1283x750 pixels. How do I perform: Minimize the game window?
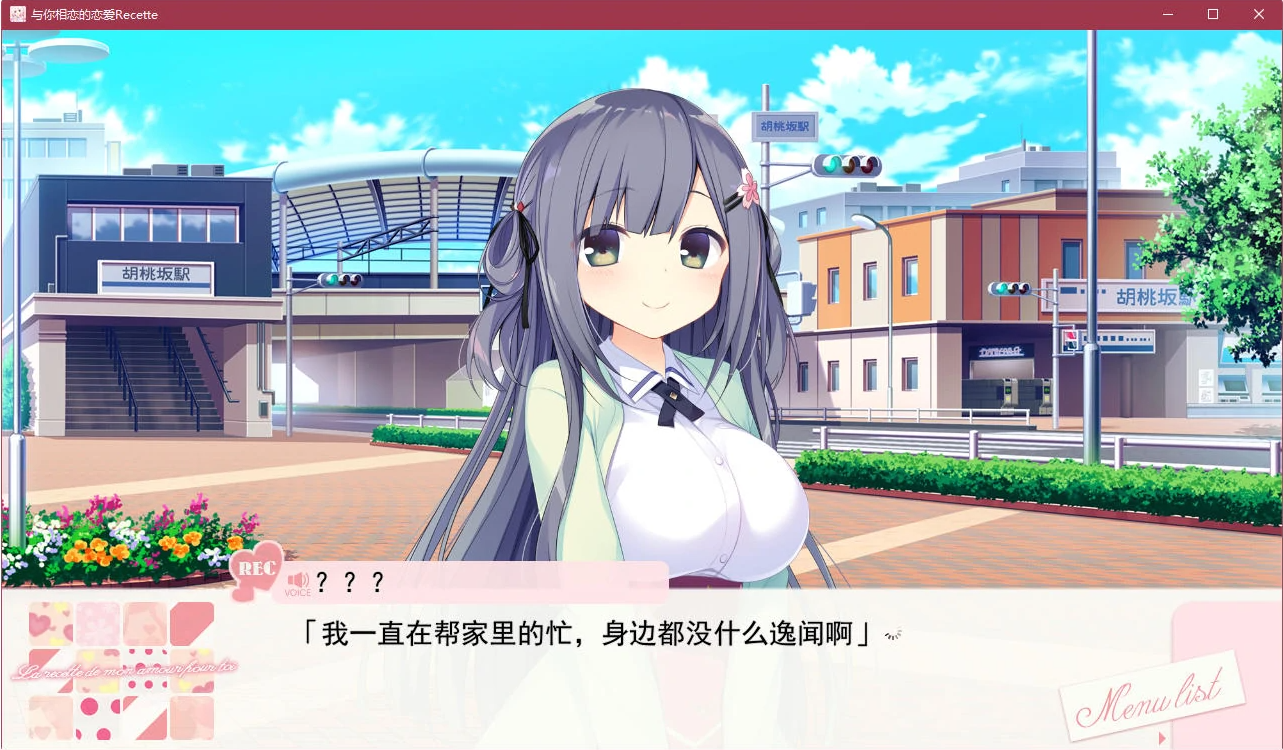[1166, 14]
